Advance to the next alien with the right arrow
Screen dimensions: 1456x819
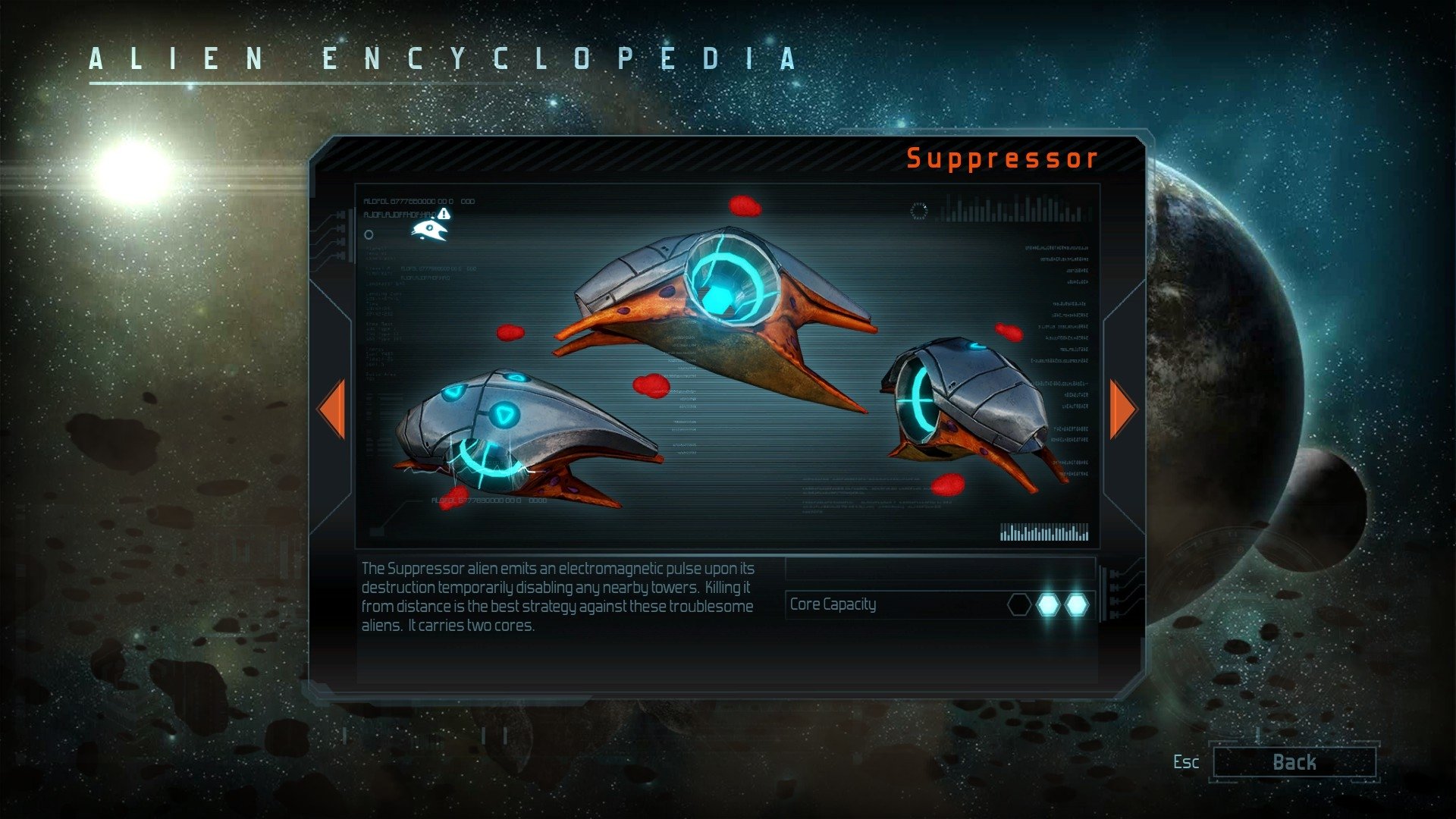pos(1123,410)
